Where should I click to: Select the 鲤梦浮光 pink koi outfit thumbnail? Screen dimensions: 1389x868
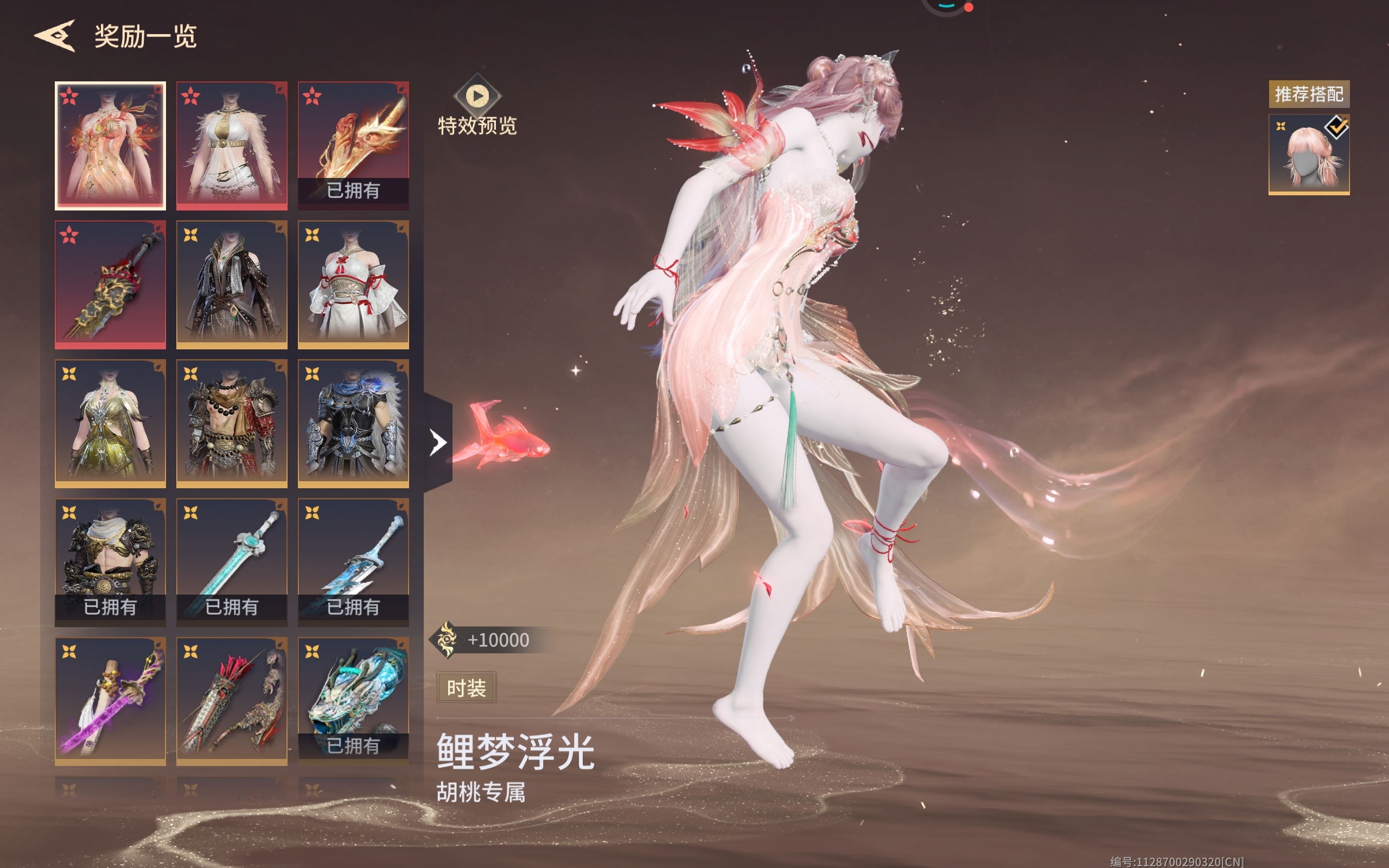[110, 146]
